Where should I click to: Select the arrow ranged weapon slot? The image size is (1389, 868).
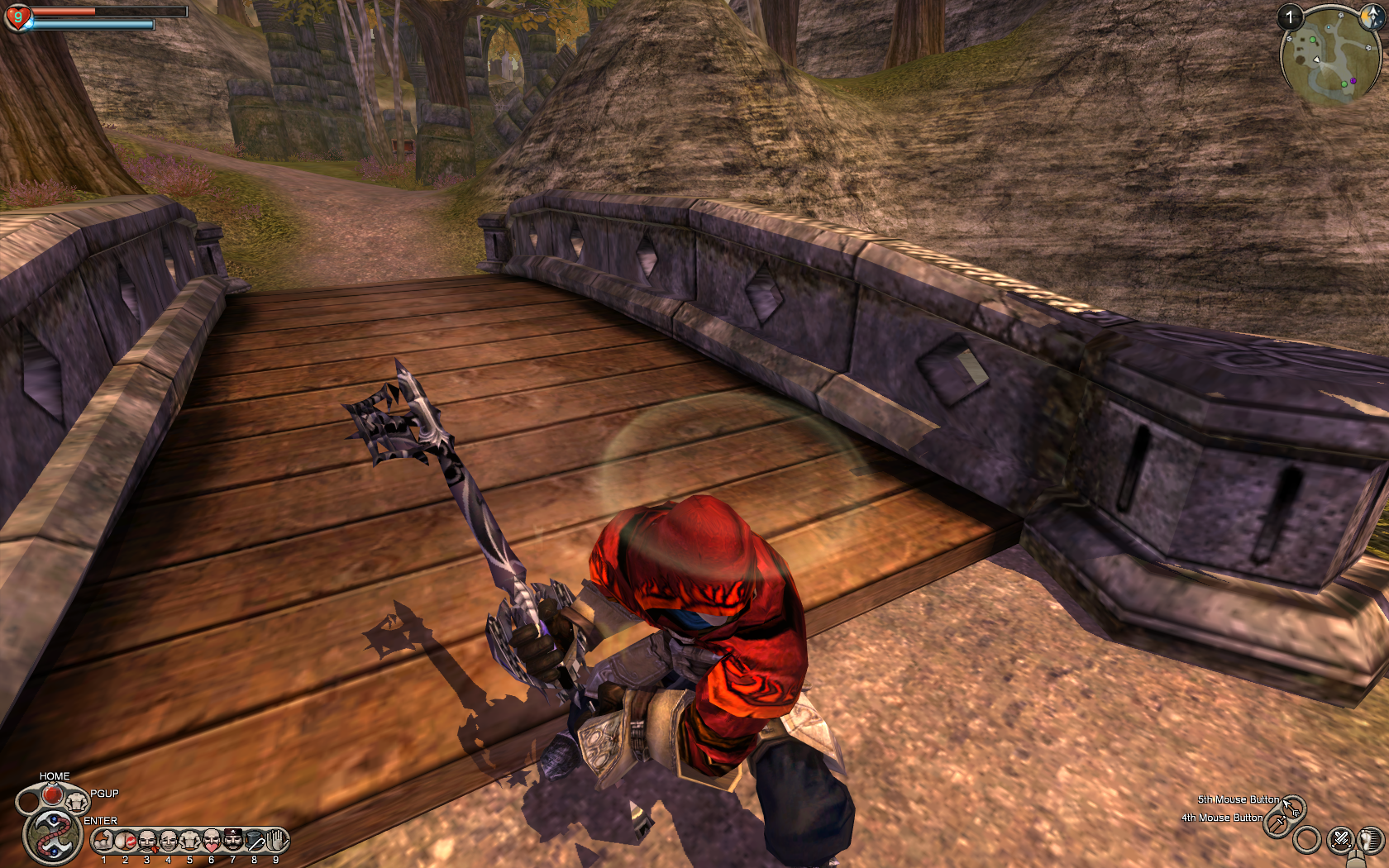tap(1292, 808)
